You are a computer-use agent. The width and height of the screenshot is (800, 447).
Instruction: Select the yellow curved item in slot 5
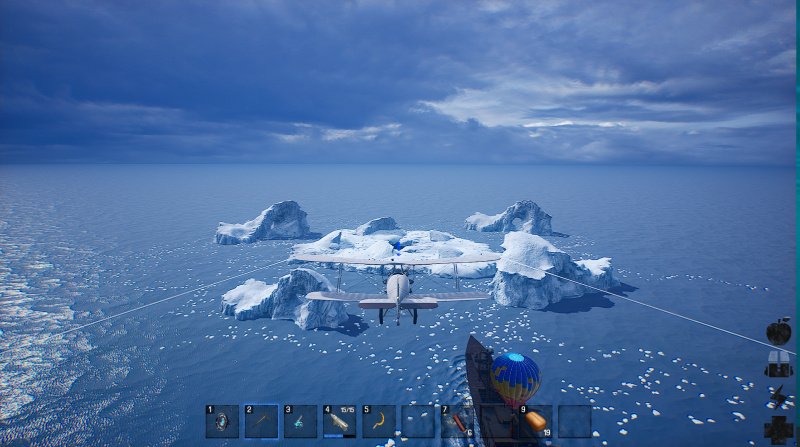click(x=379, y=421)
